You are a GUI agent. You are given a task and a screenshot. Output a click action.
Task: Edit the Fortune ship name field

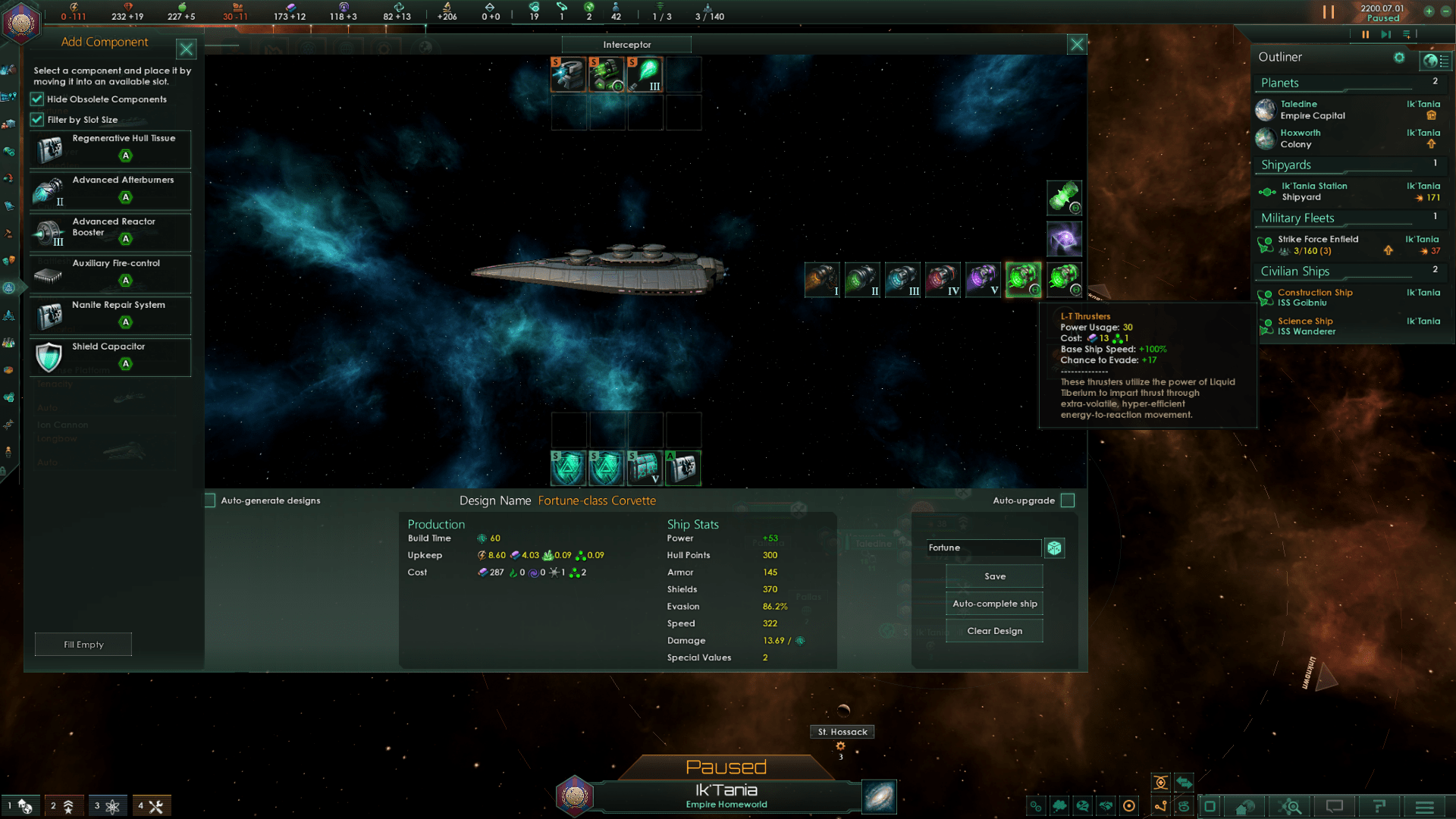(984, 548)
